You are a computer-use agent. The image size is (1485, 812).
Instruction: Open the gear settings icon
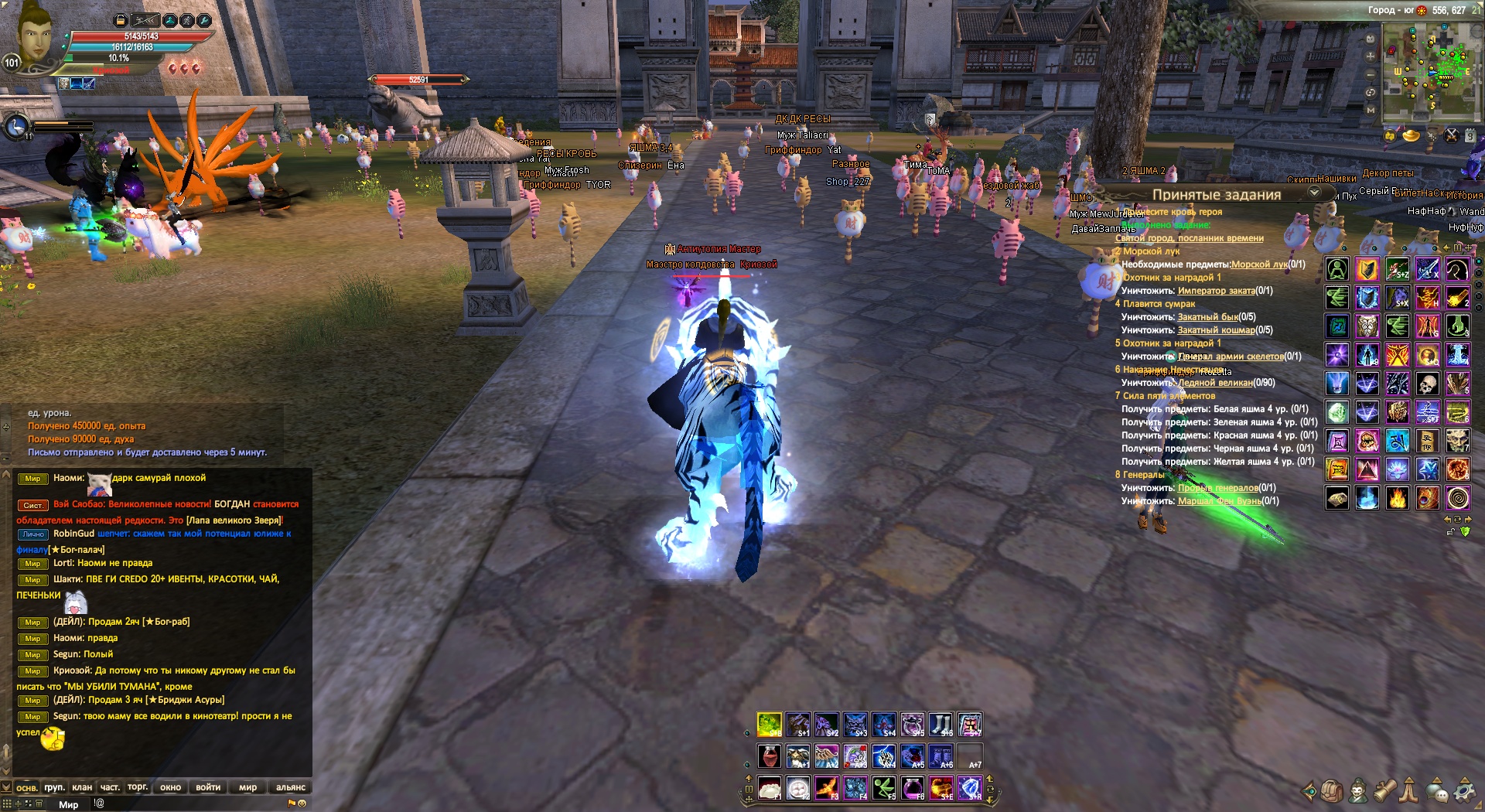point(1464,791)
